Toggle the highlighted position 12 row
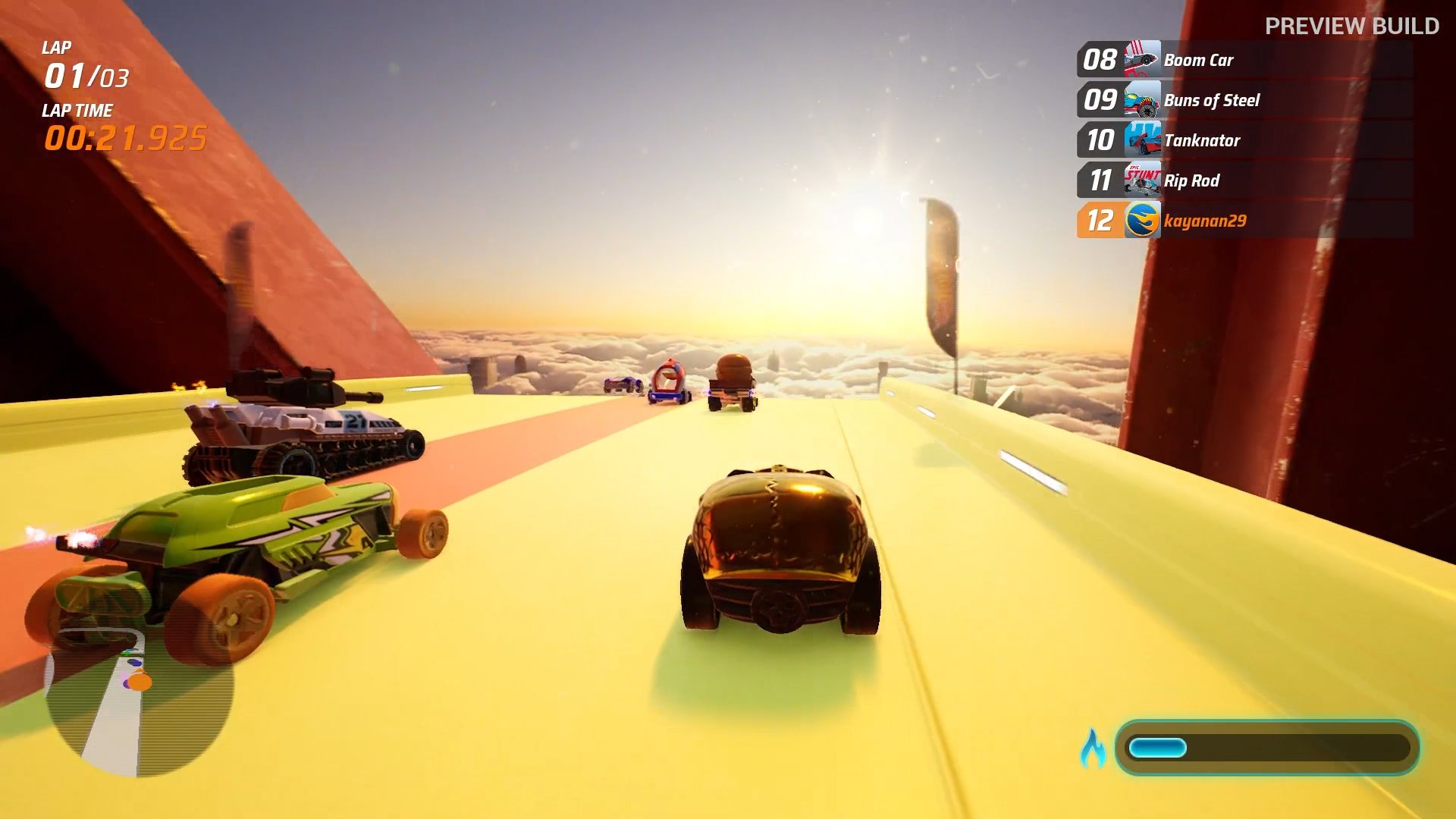The image size is (1456, 819). pos(1244,221)
